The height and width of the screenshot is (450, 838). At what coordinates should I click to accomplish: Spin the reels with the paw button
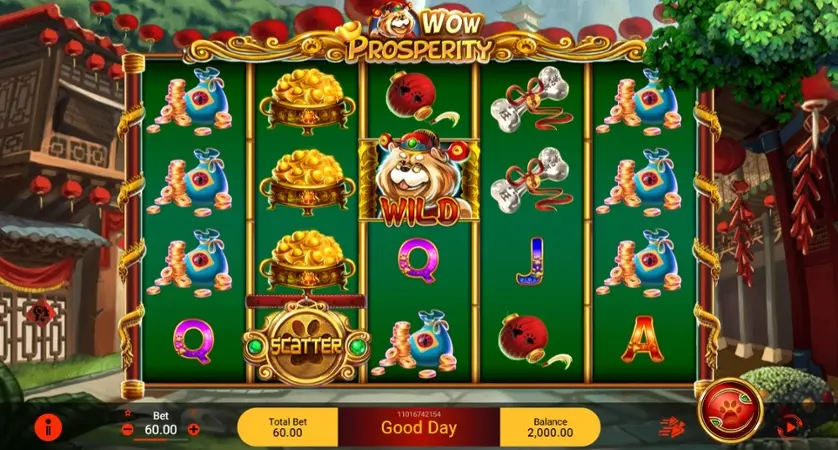731,410
